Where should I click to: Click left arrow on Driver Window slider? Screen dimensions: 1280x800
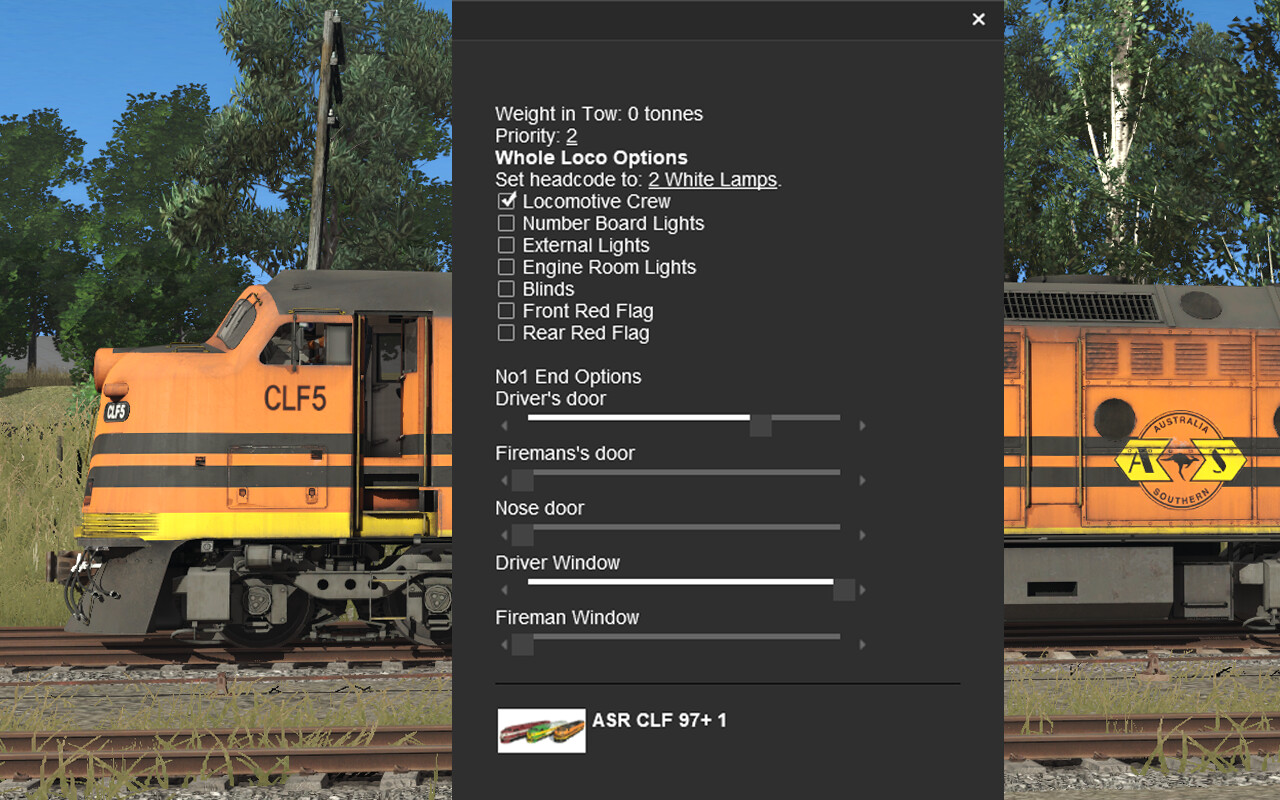click(x=504, y=589)
